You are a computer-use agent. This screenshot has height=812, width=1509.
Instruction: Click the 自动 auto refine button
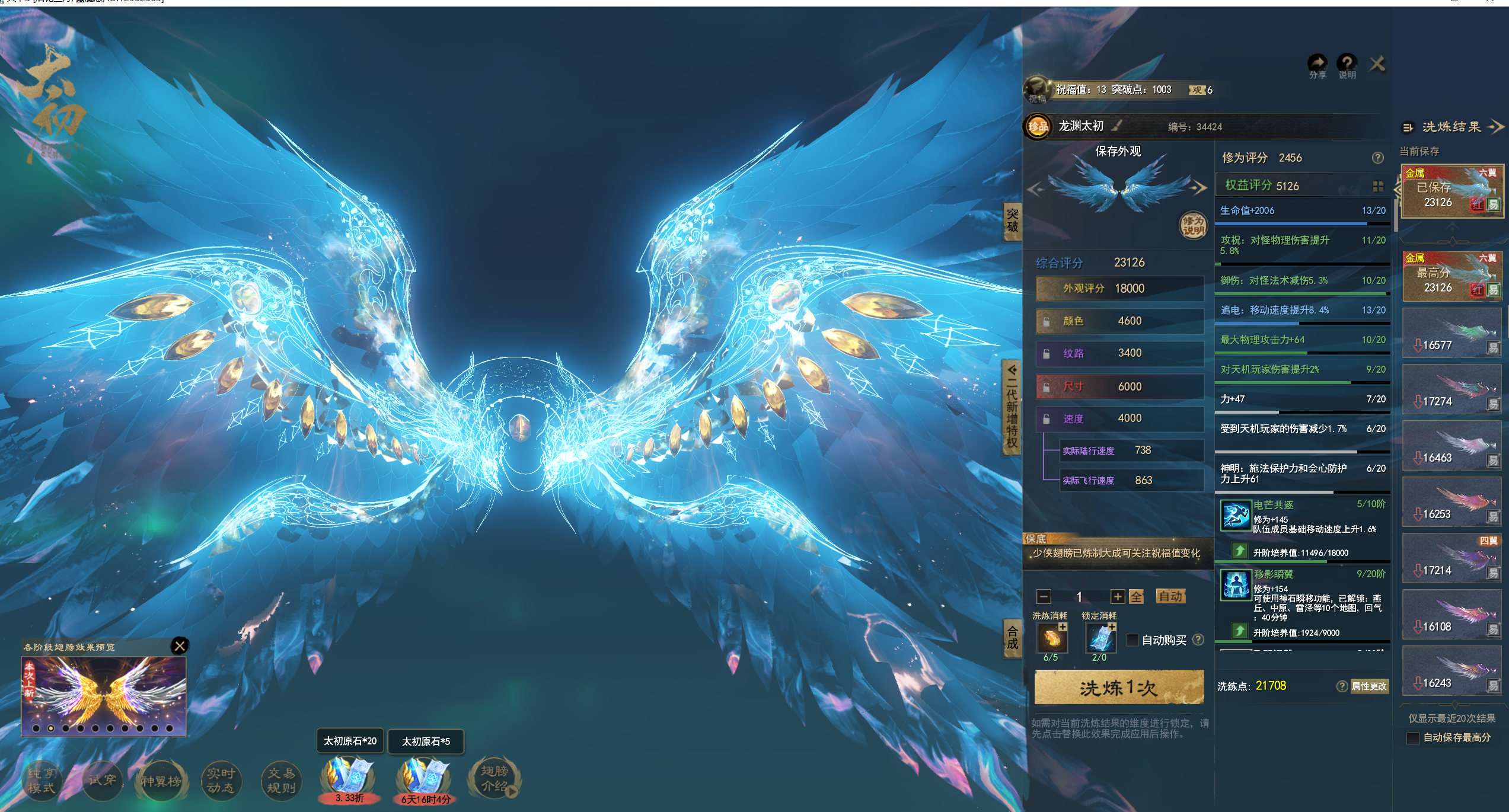[x=1170, y=596]
